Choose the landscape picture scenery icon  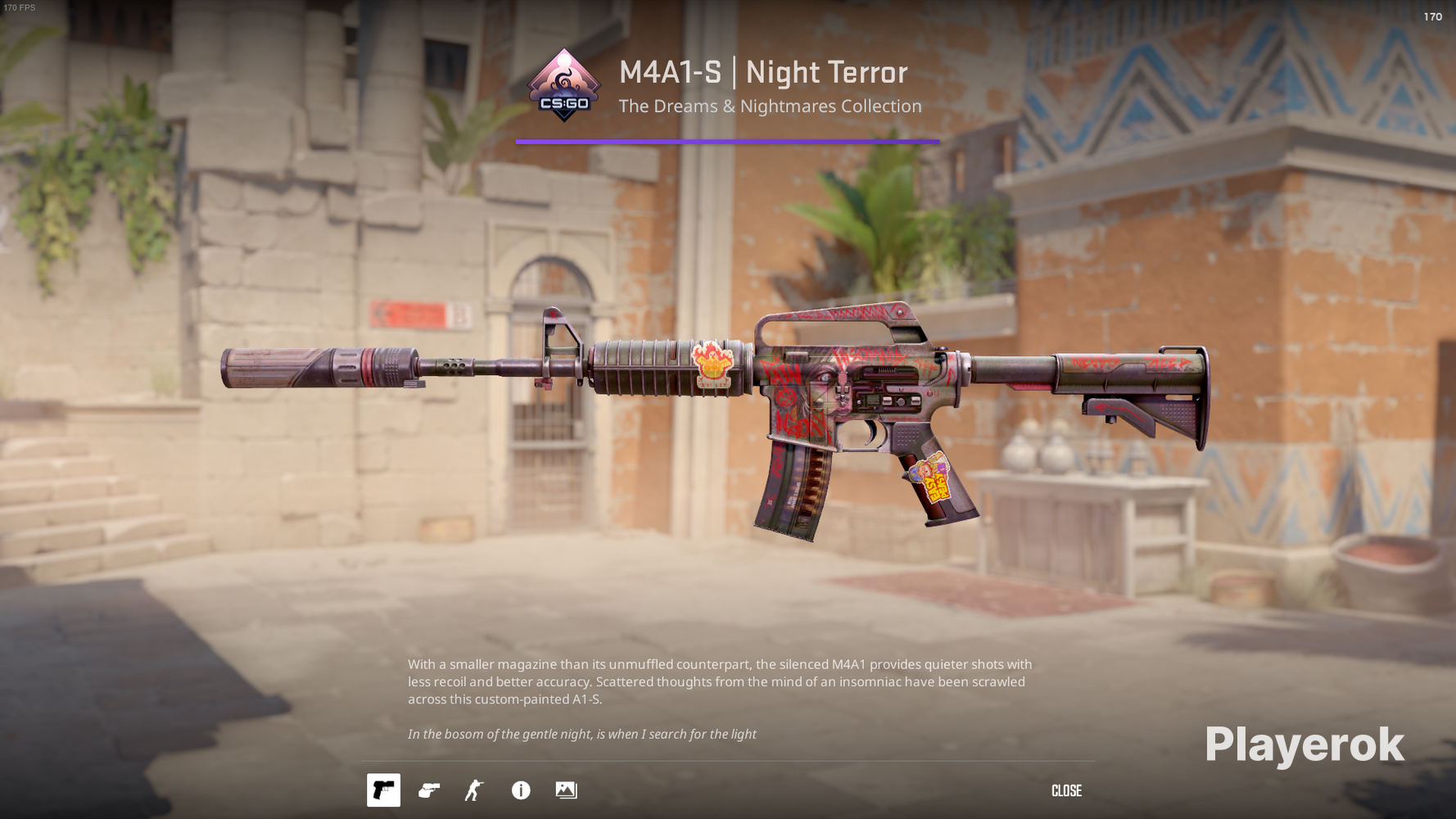coord(566,790)
